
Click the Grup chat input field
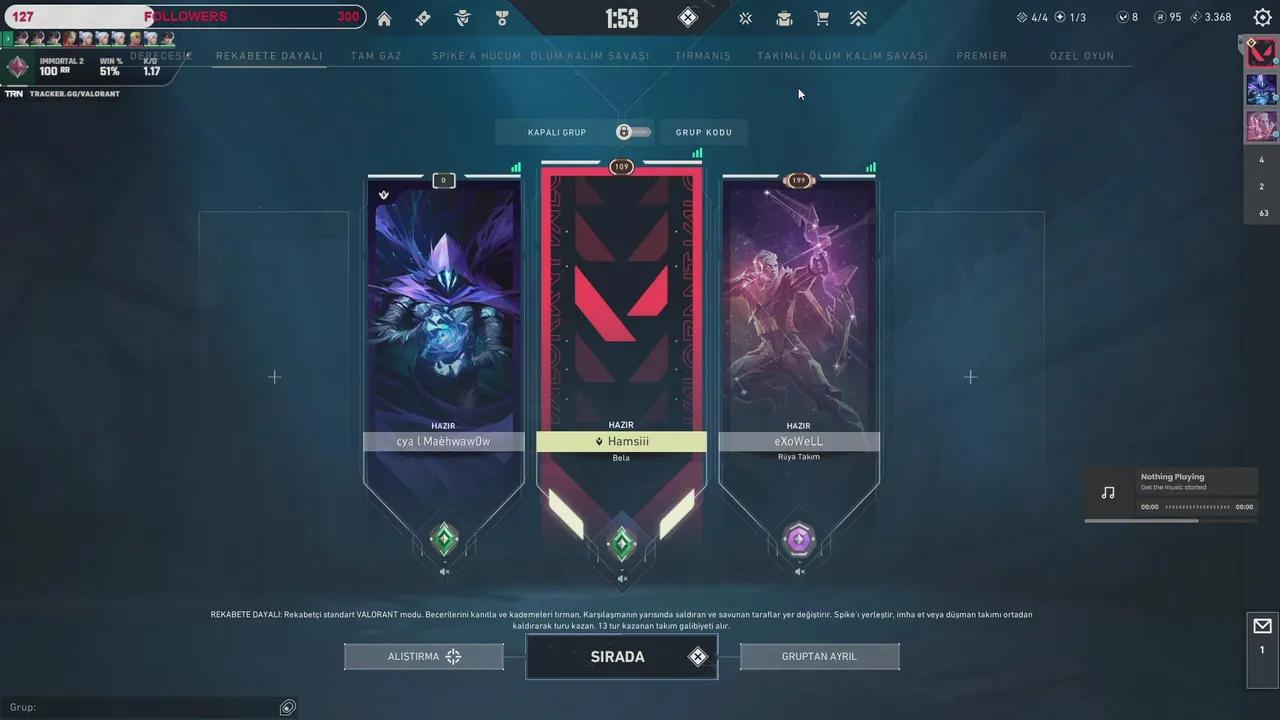click(150, 707)
